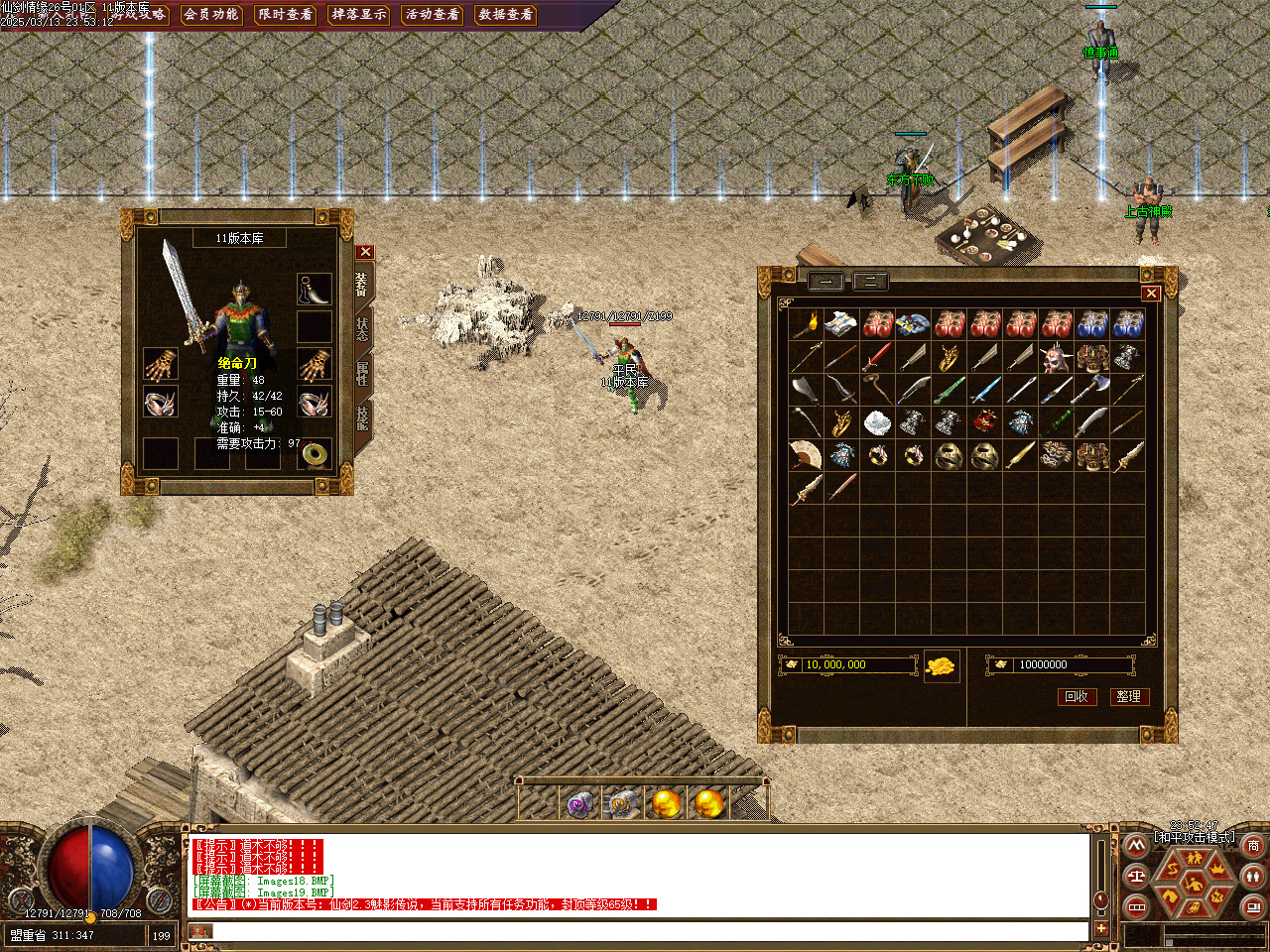The width and height of the screenshot is (1270, 952).
Task: Switch to the 技能 skills tab
Action: (362, 418)
